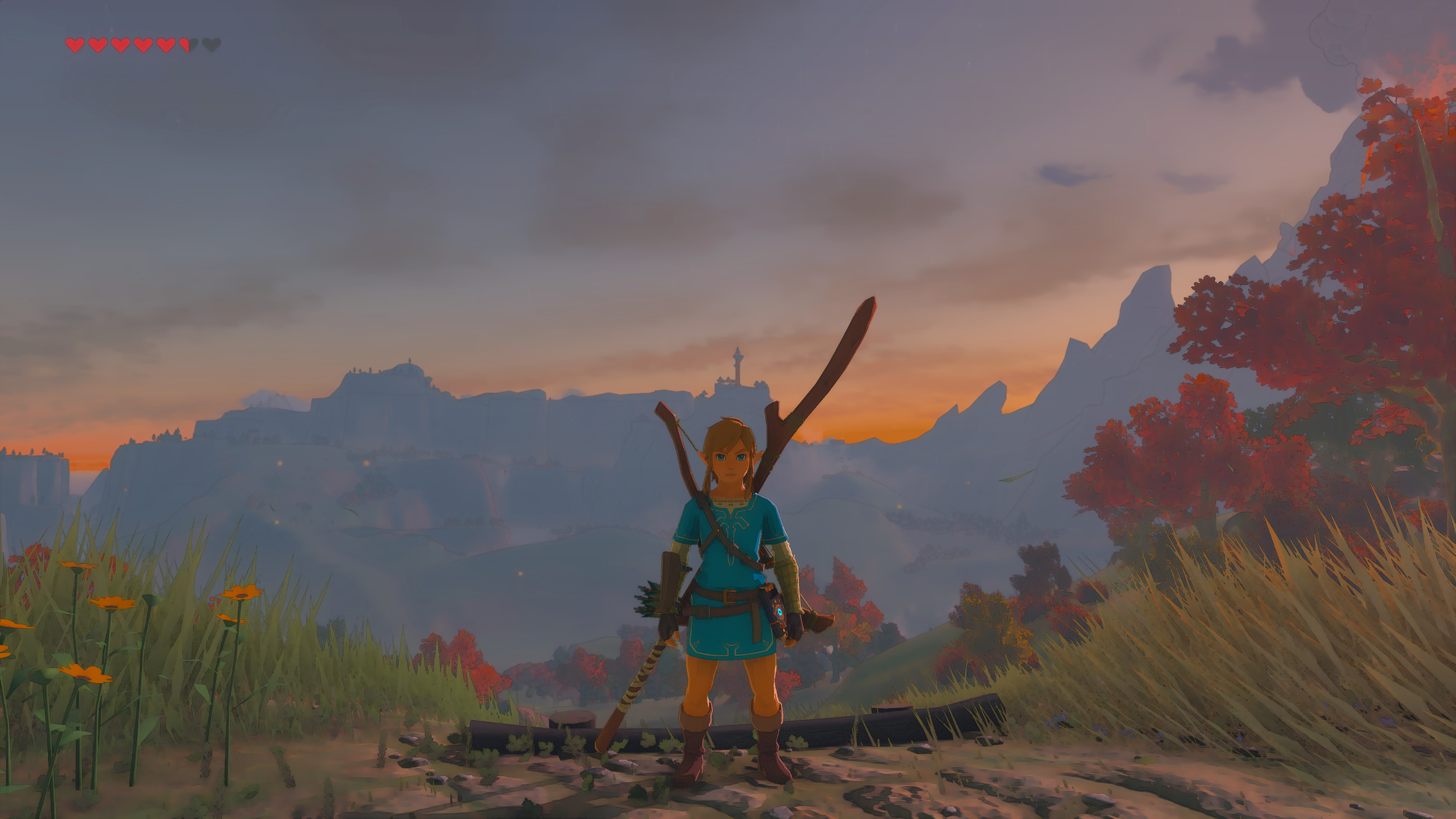Toggle the second heart icon

point(98,45)
